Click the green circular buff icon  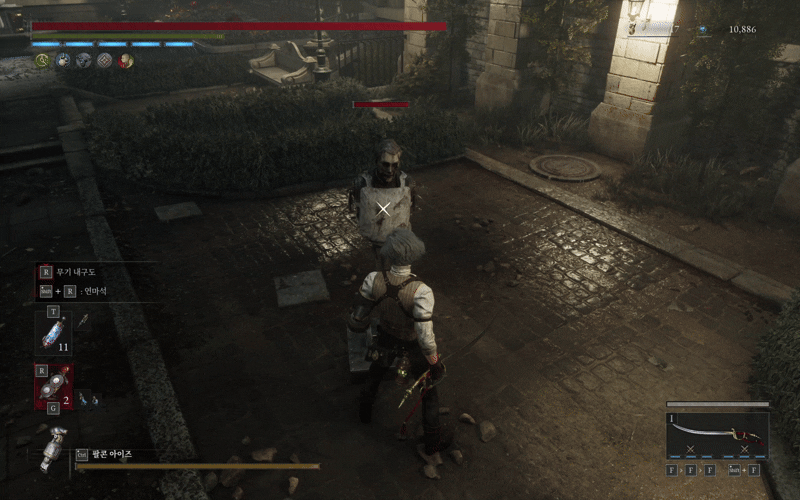(42, 61)
